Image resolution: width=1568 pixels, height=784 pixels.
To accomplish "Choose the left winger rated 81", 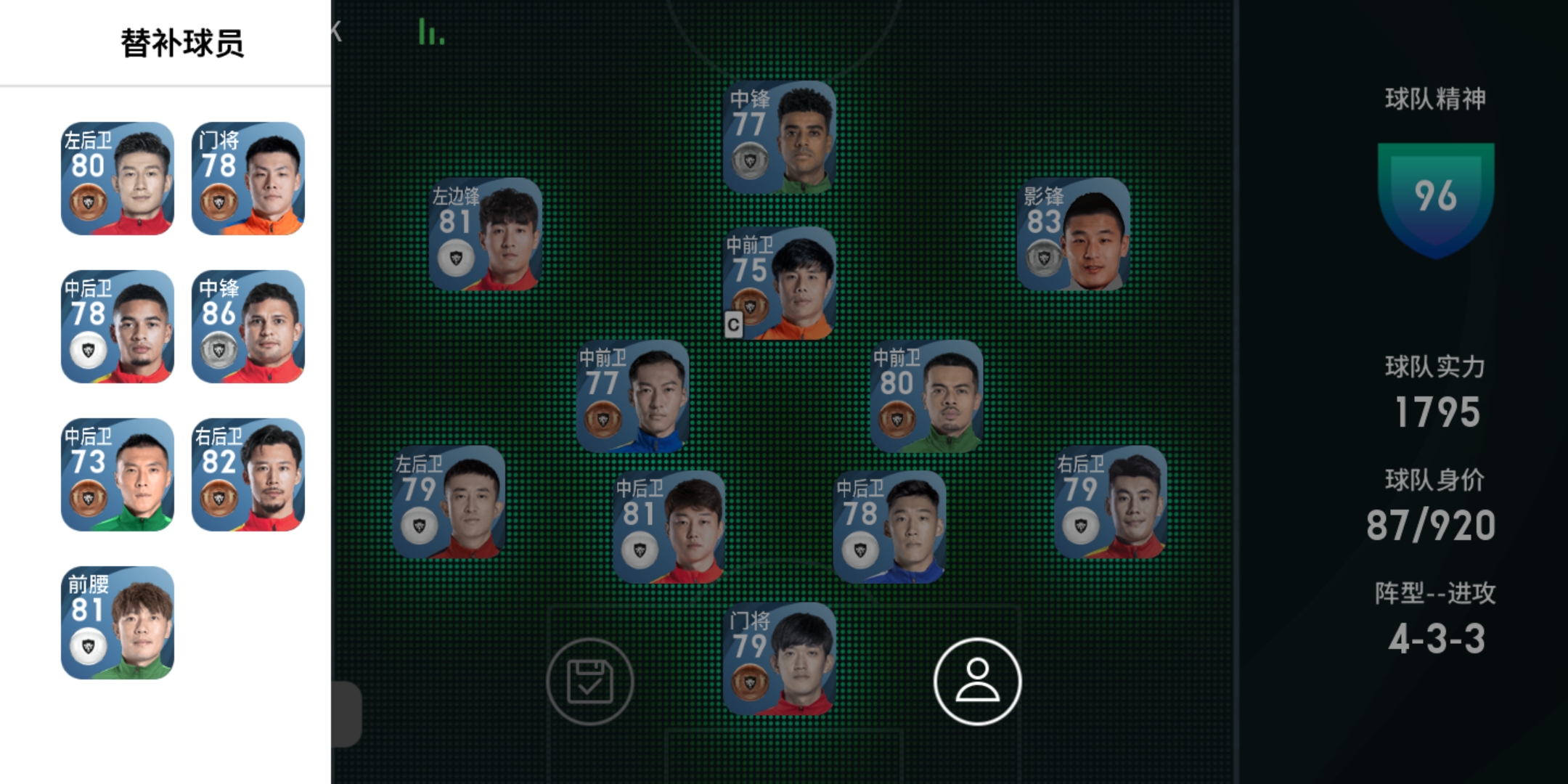I will point(486,234).
